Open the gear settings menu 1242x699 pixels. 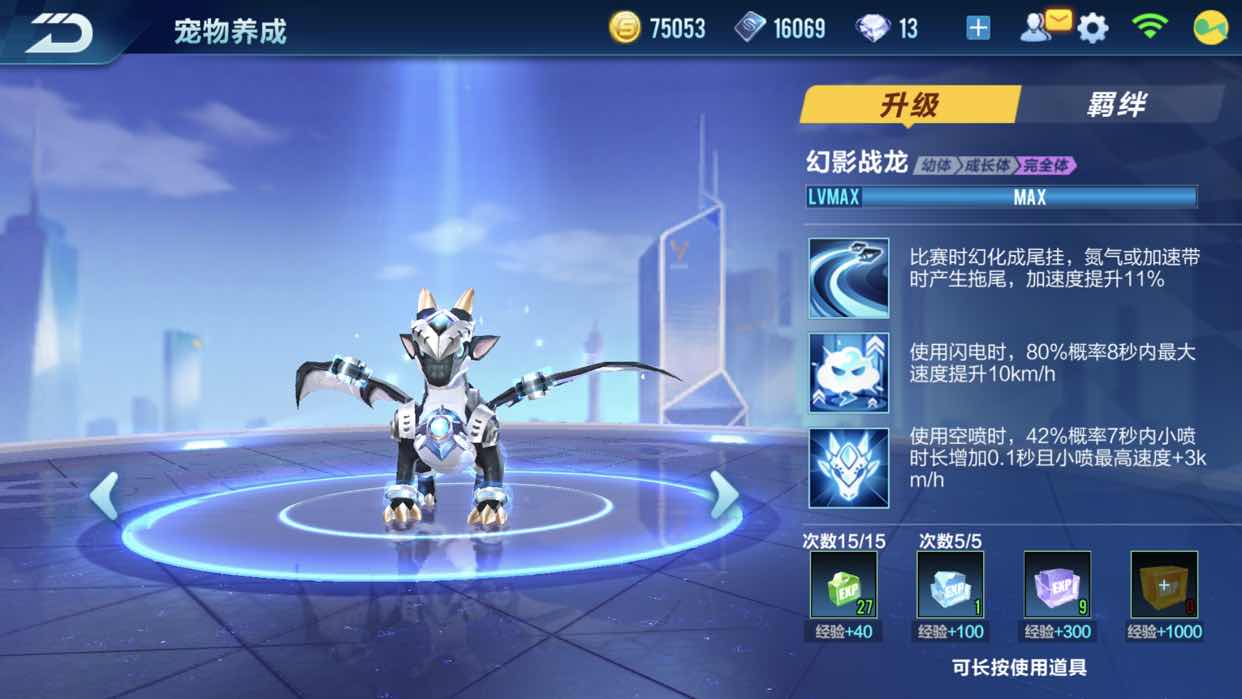pyautogui.click(x=1093, y=28)
